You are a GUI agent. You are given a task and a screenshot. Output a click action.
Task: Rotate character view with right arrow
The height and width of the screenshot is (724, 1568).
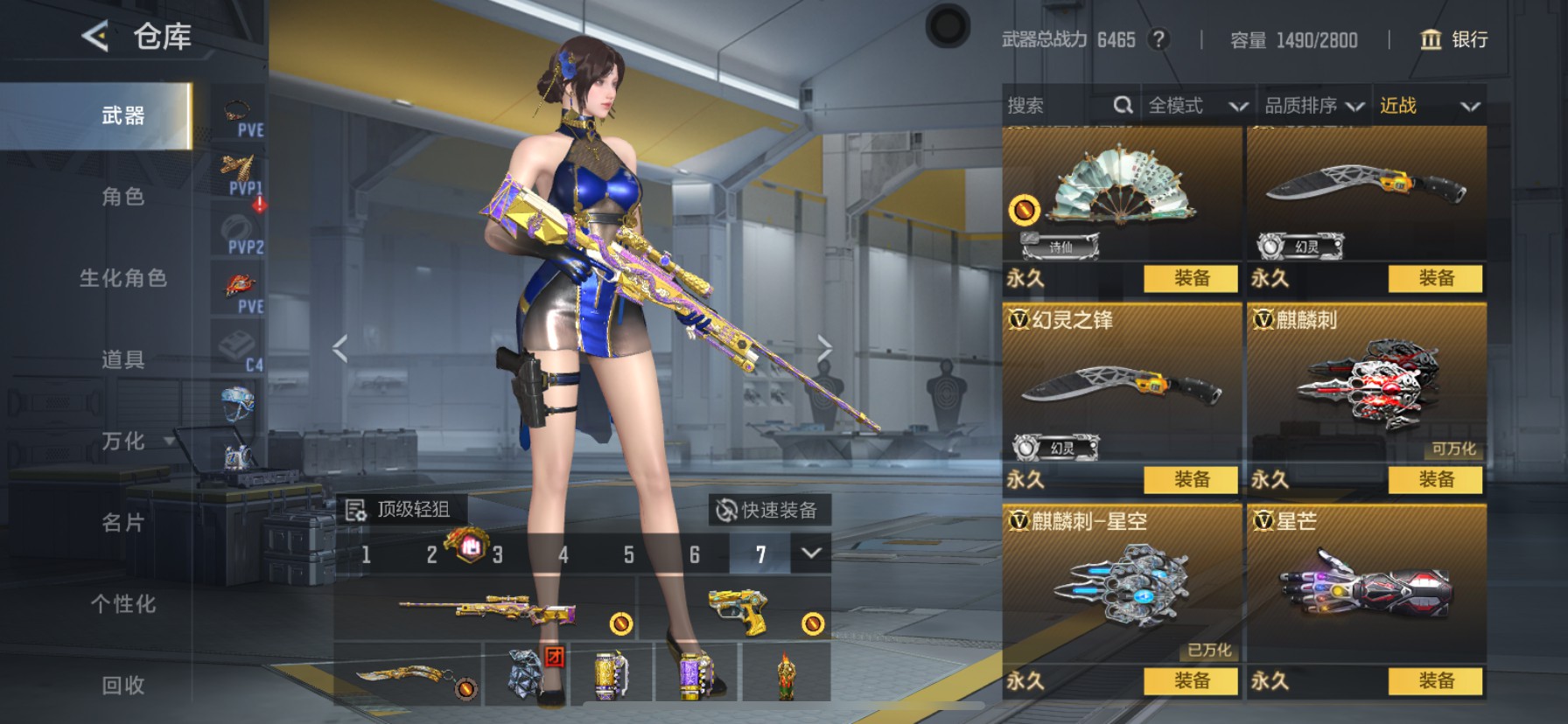[x=824, y=348]
